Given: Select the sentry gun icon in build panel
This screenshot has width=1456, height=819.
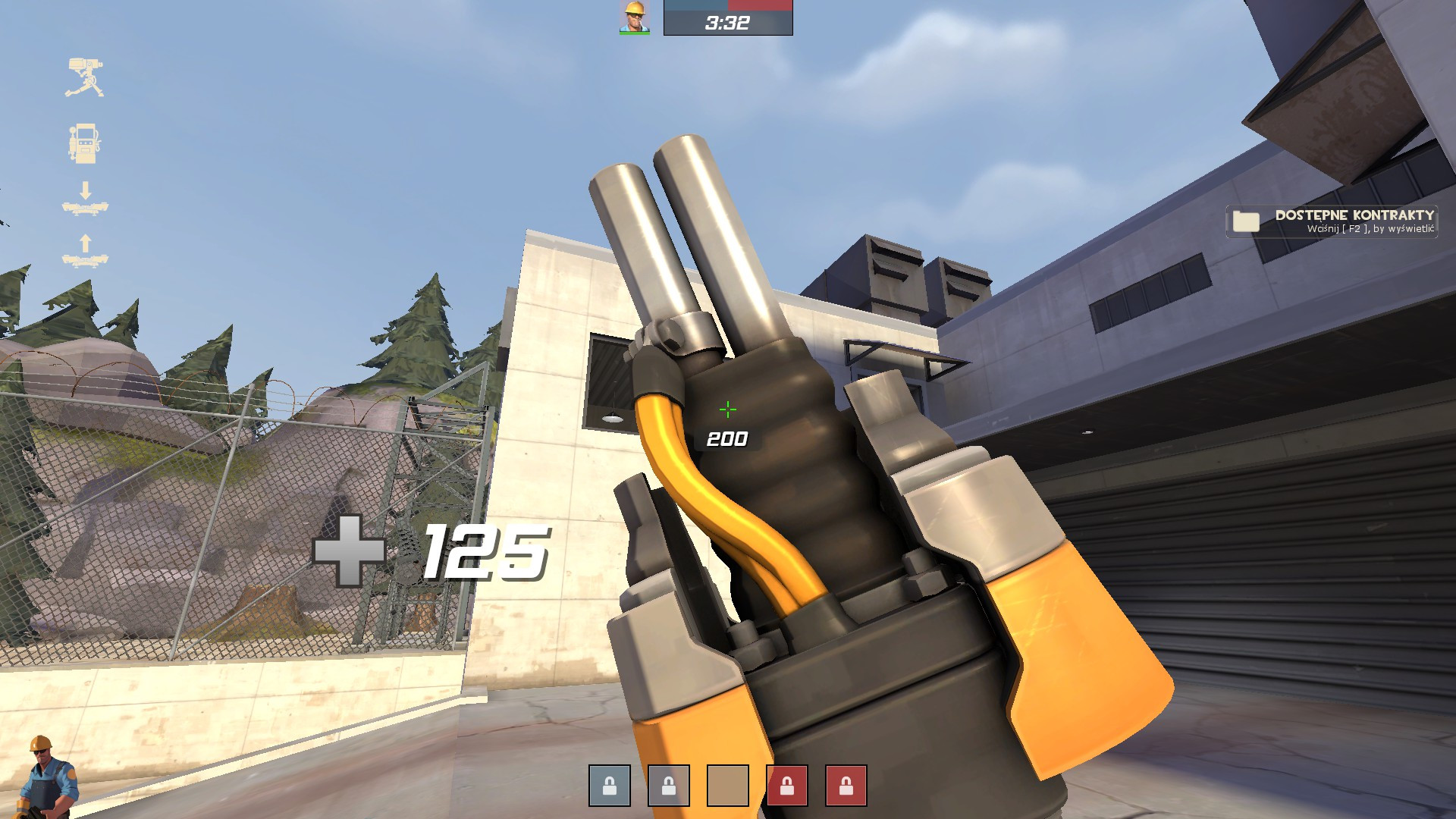Looking at the screenshot, I should (86, 76).
